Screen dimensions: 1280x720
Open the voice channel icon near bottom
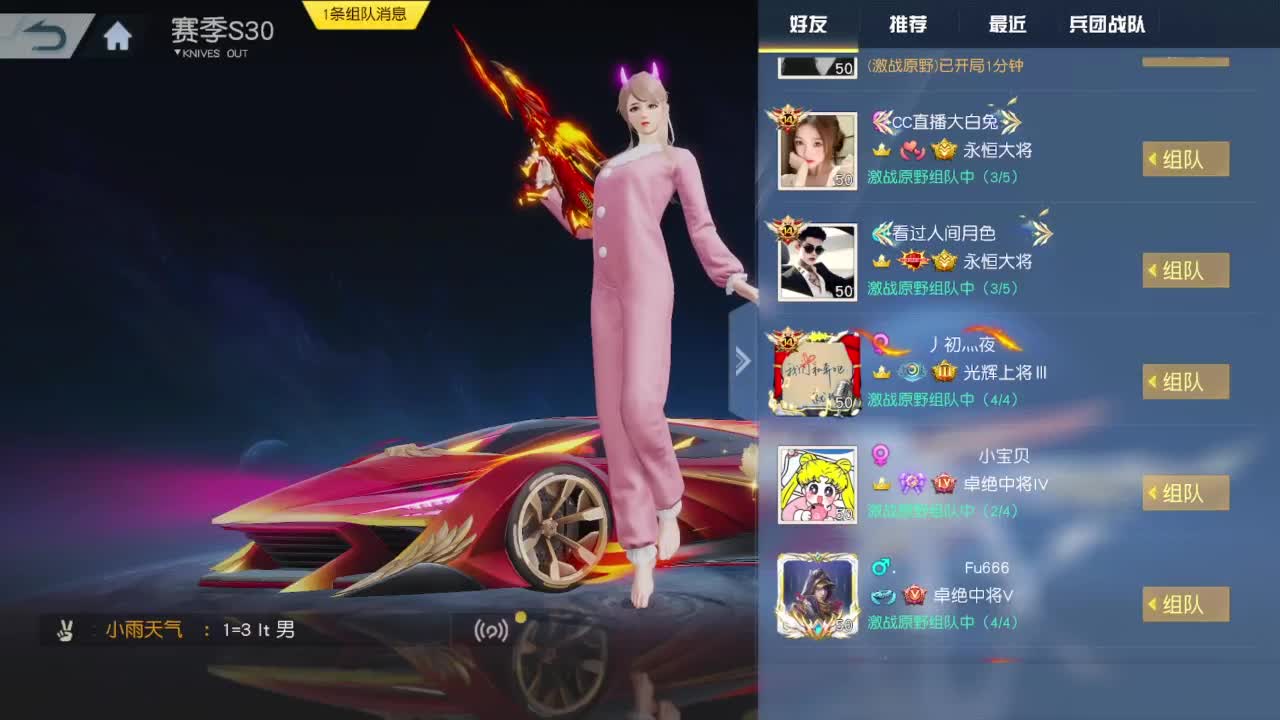pyautogui.click(x=490, y=632)
